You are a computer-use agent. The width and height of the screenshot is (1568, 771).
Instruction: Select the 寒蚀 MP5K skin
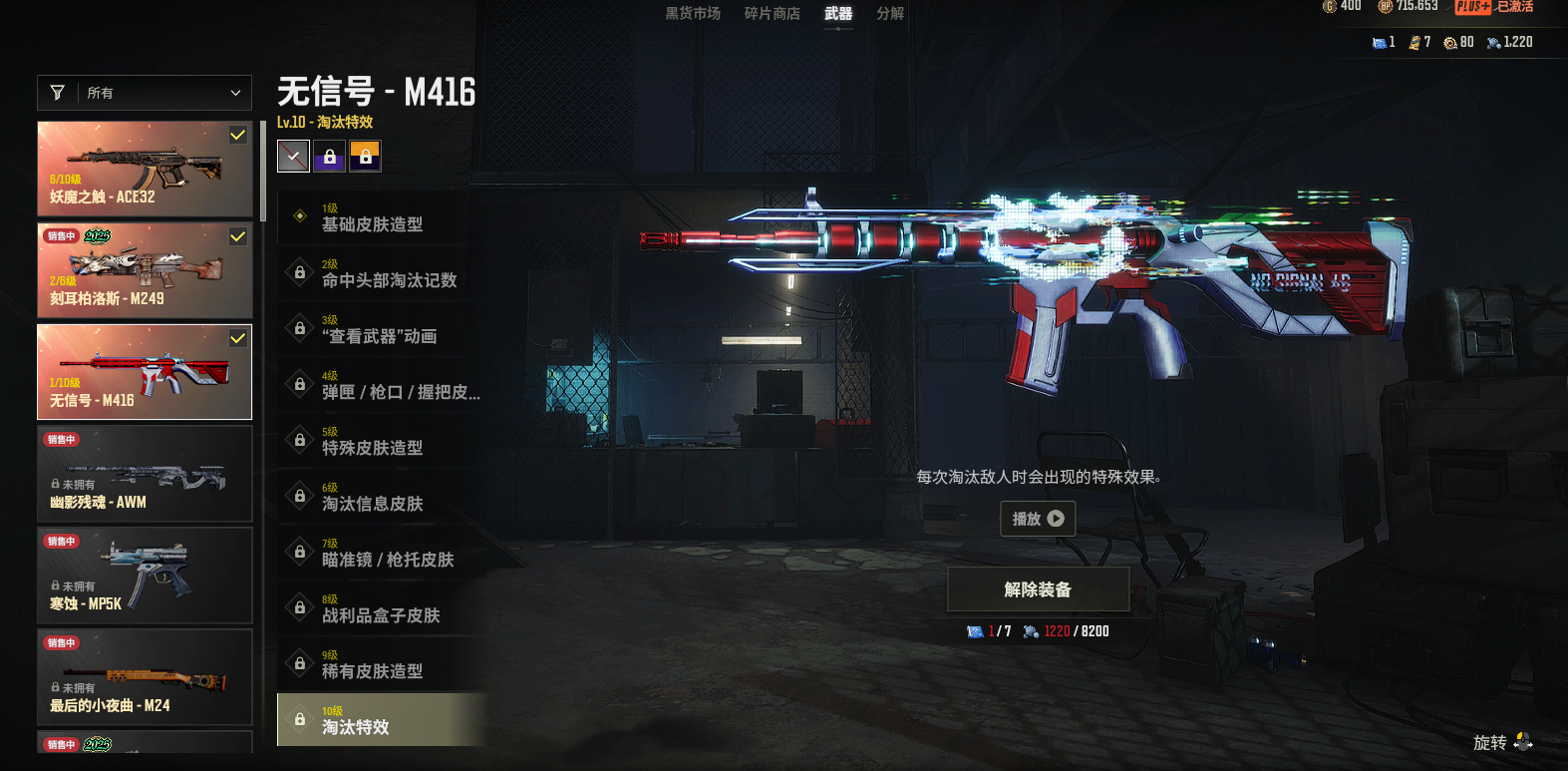(145, 576)
